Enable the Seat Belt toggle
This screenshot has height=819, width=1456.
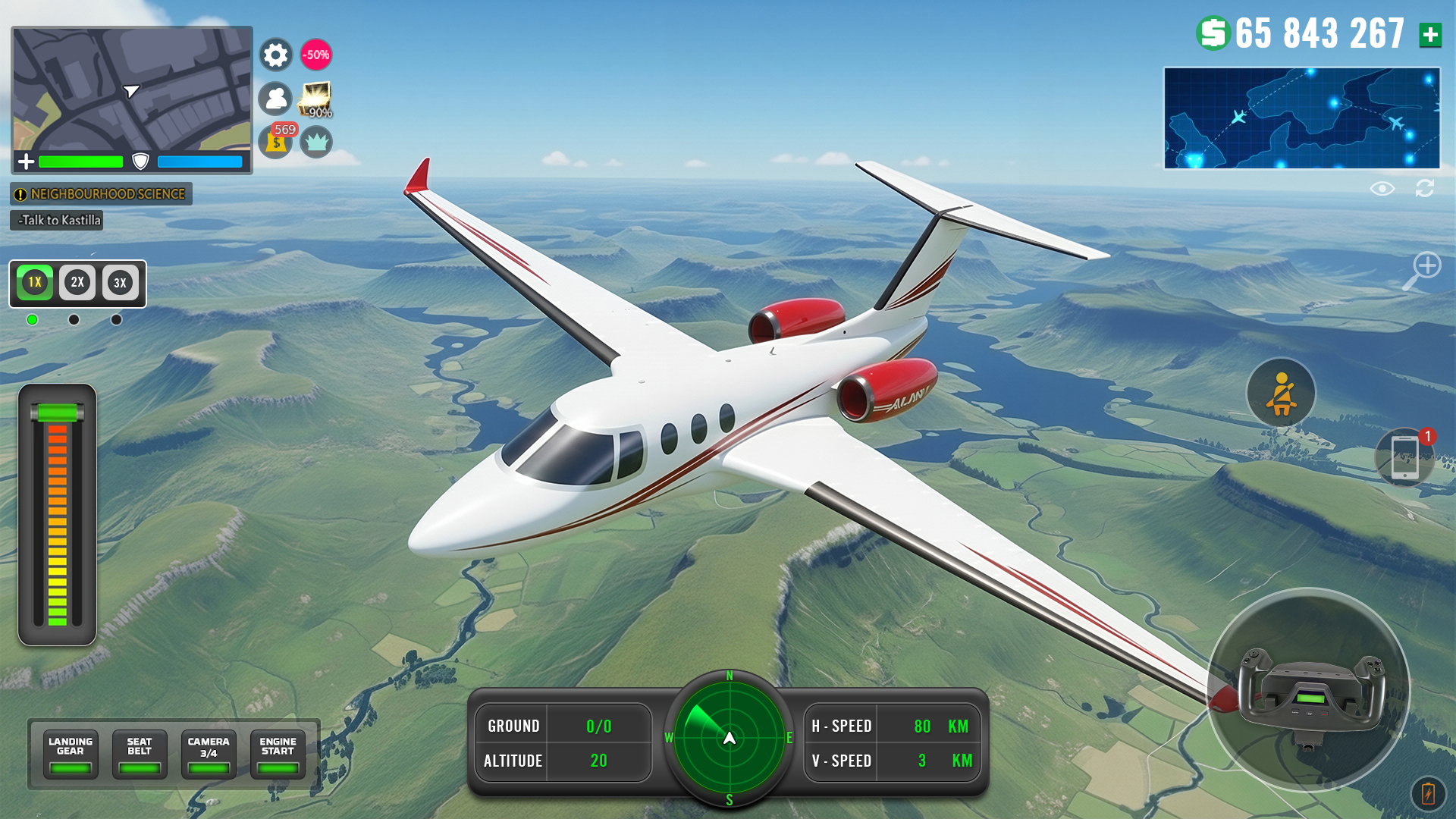[139, 755]
